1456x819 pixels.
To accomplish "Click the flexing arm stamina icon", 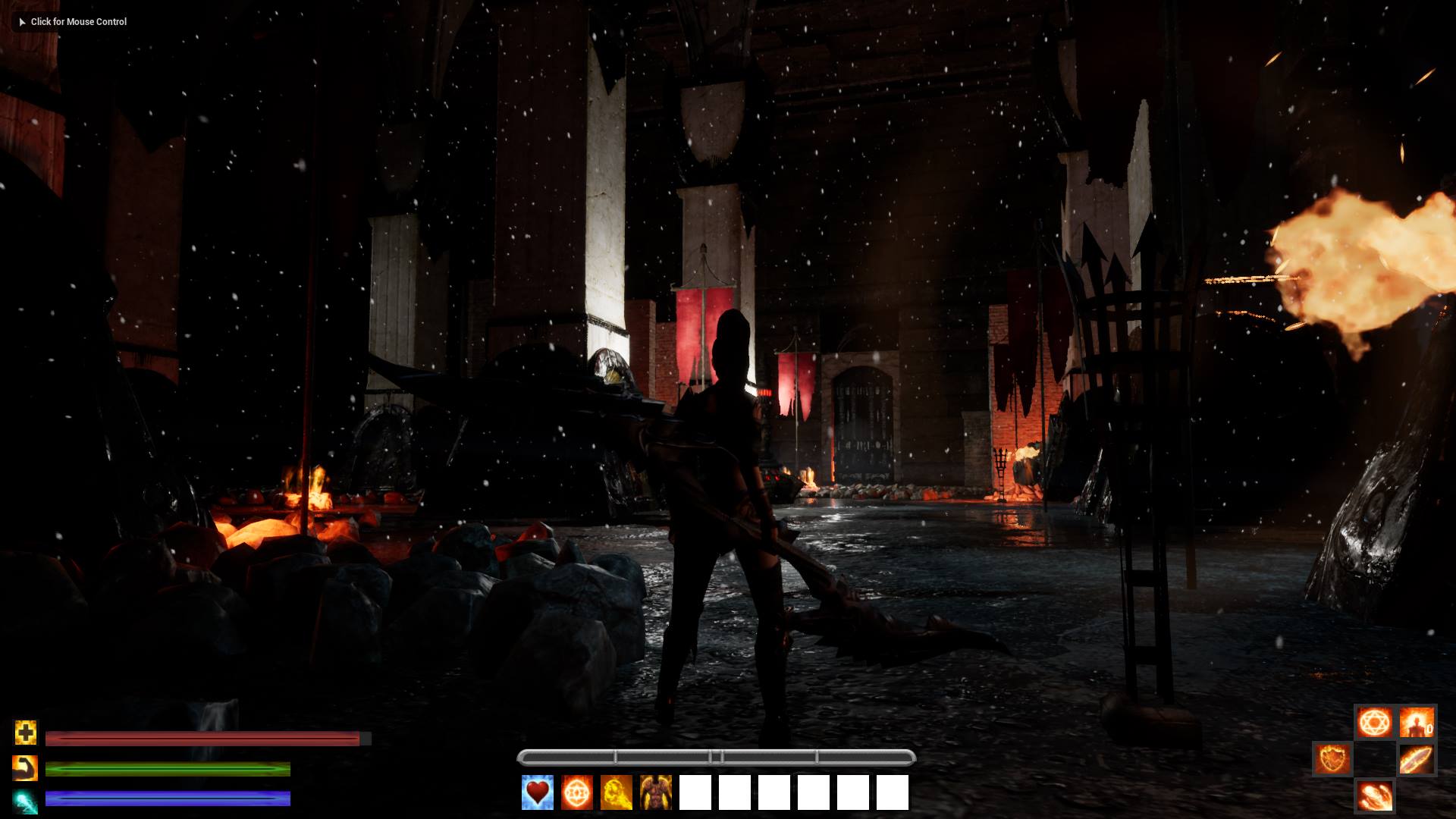I will [25, 768].
